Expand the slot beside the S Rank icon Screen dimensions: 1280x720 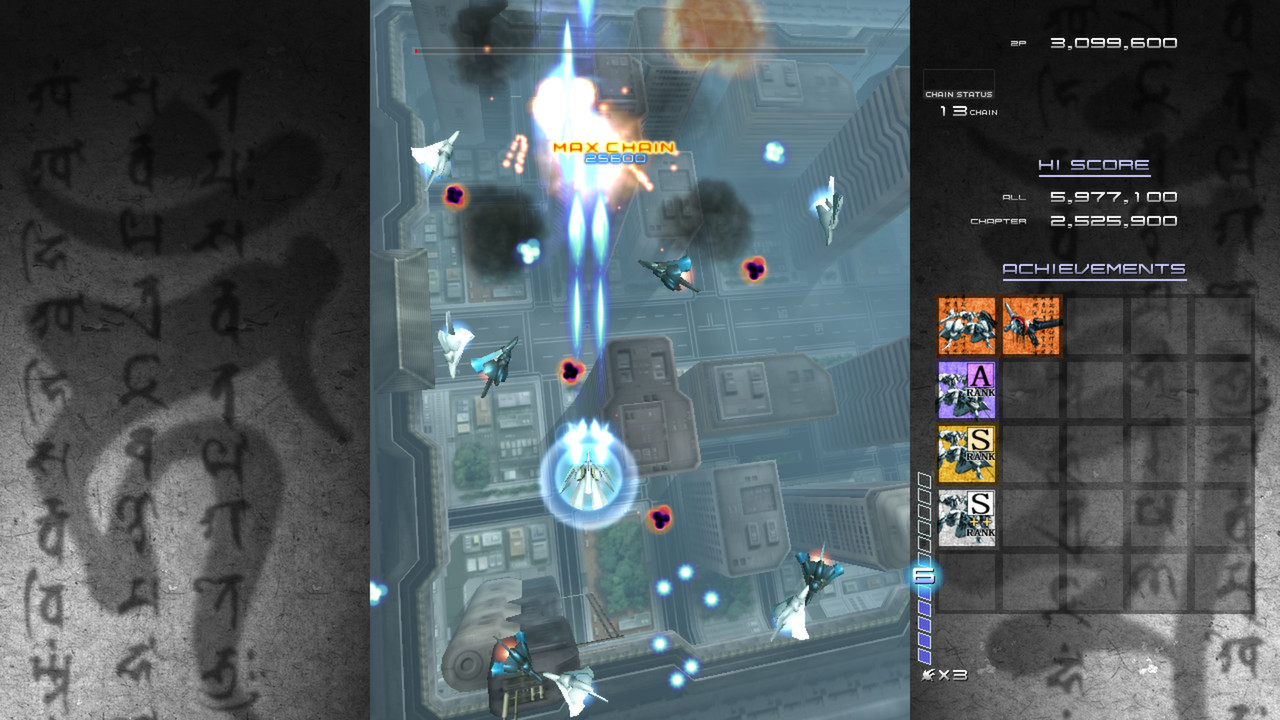[x=1030, y=453]
